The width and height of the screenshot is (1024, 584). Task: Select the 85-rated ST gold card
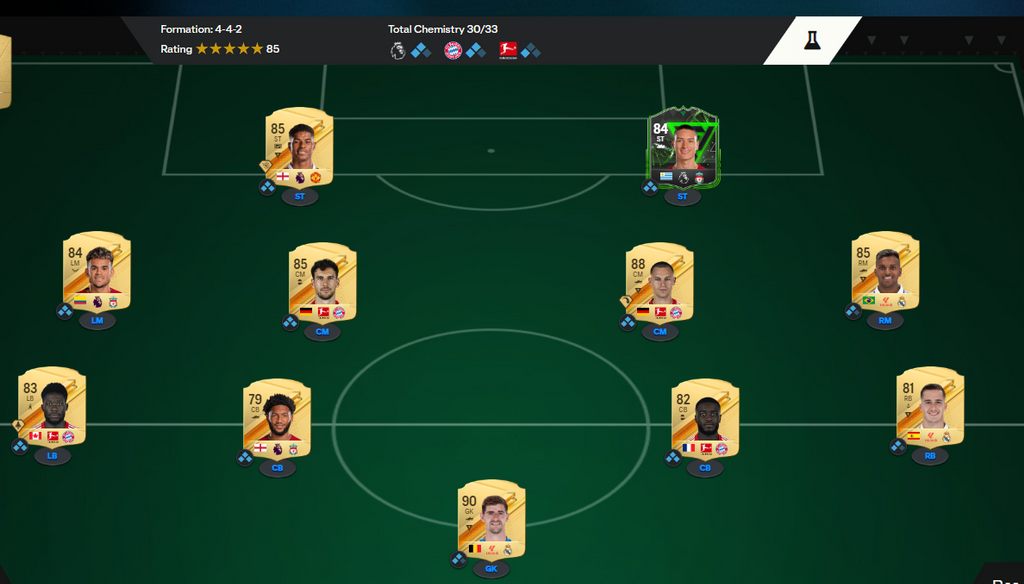(x=299, y=147)
